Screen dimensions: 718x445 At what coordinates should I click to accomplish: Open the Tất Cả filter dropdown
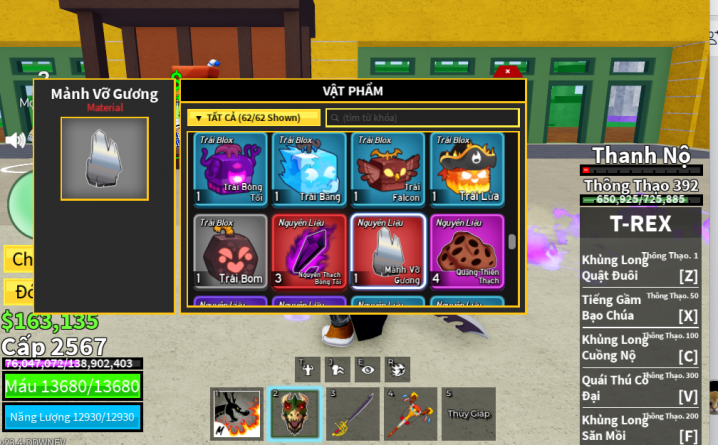(253, 118)
